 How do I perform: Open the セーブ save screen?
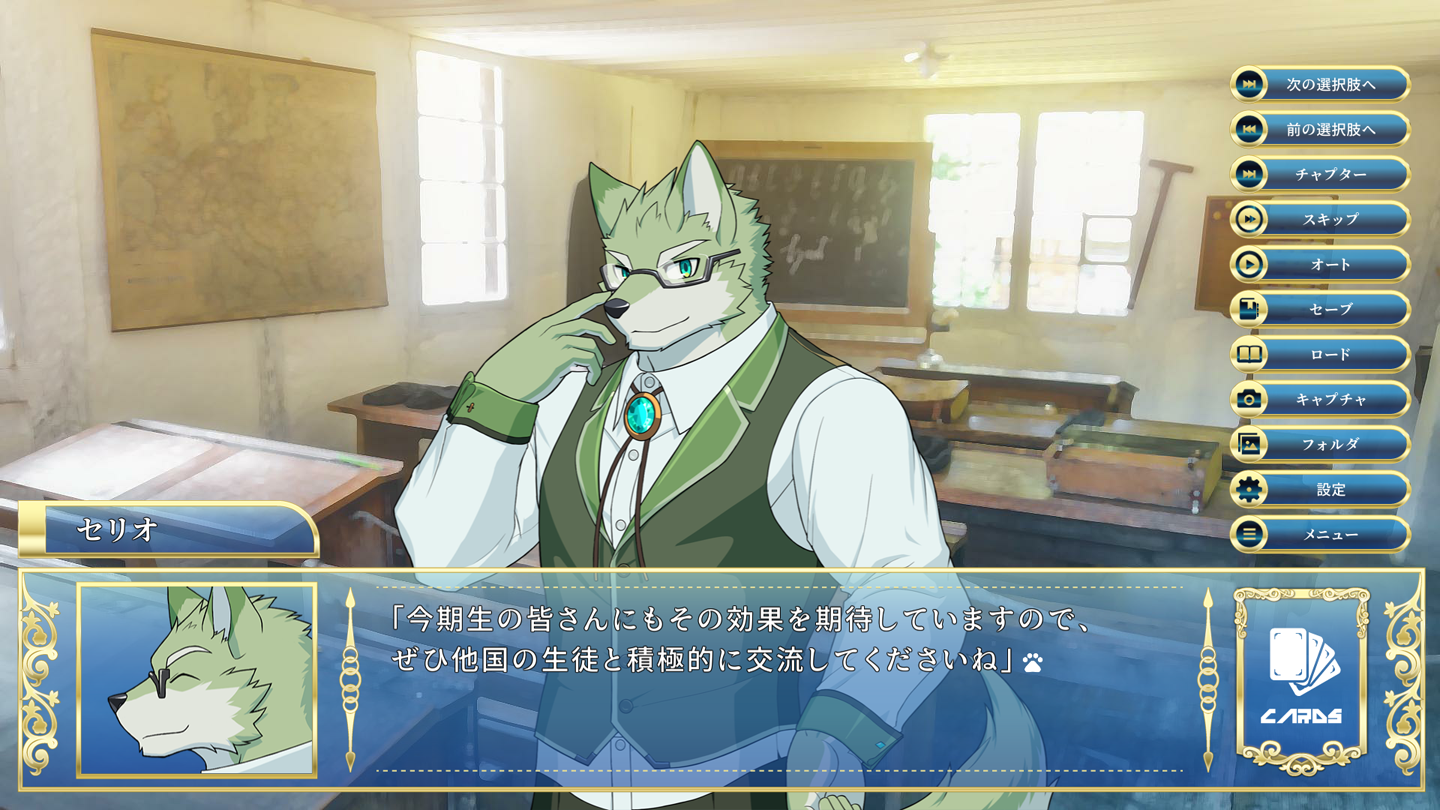[x=1320, y=309]
